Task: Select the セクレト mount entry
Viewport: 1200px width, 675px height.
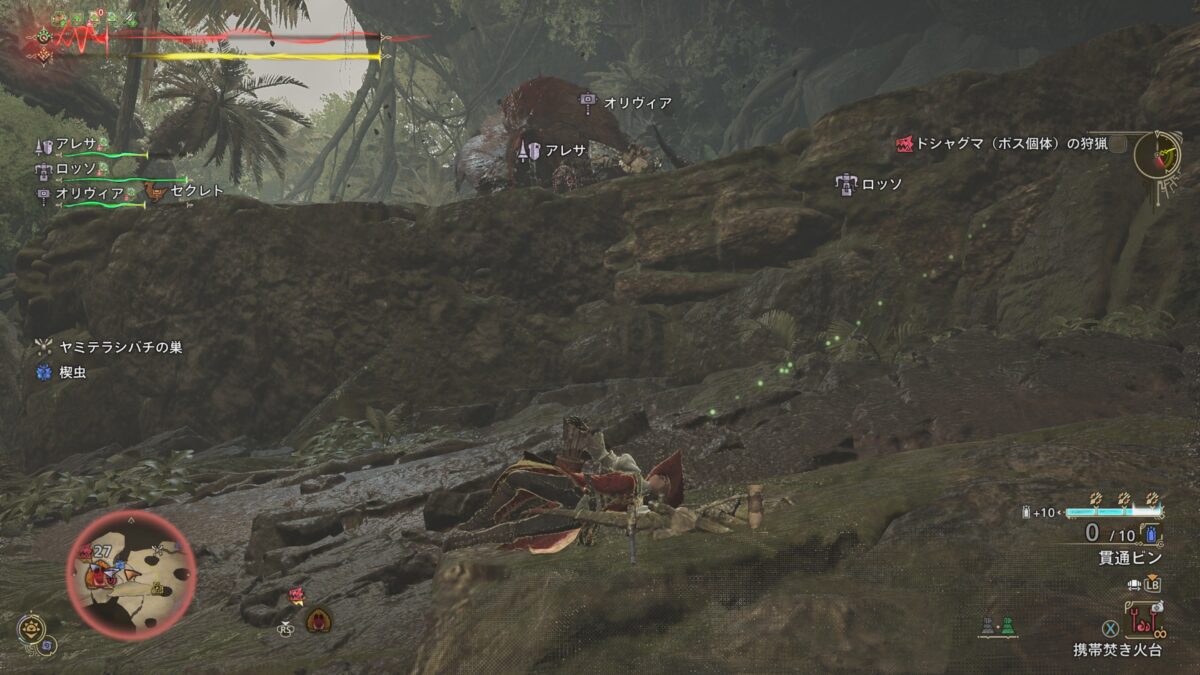Action: (x=196, y=190)
